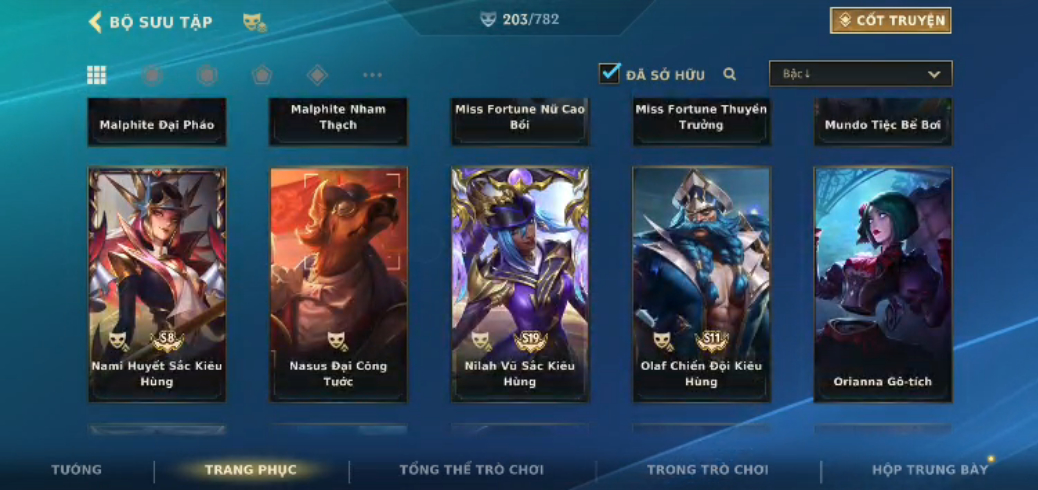1038x490 pixels.
Task: Open the Bậc sort dropdown
Action: click(x=860, y=74)
